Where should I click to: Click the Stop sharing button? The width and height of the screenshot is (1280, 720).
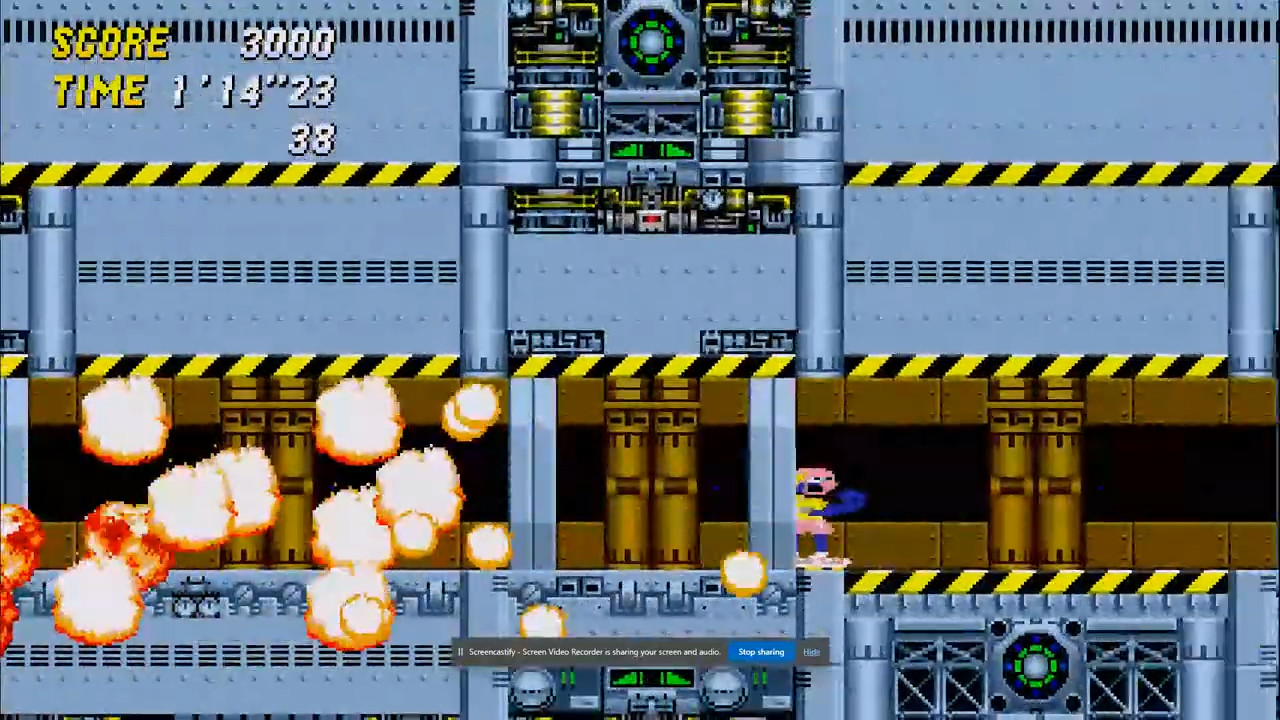[760, 652]
